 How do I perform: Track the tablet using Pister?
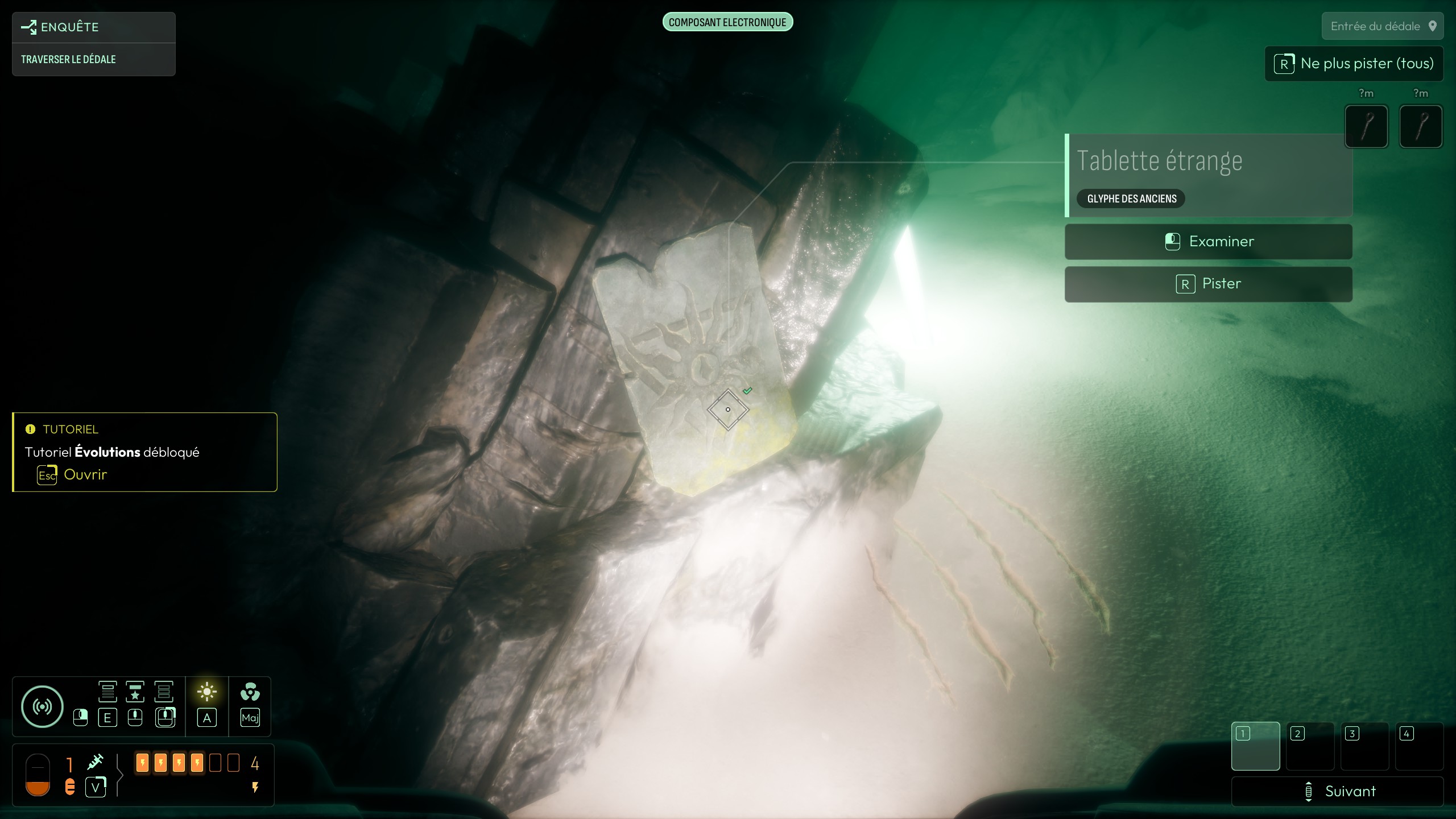click(1208, 284)
